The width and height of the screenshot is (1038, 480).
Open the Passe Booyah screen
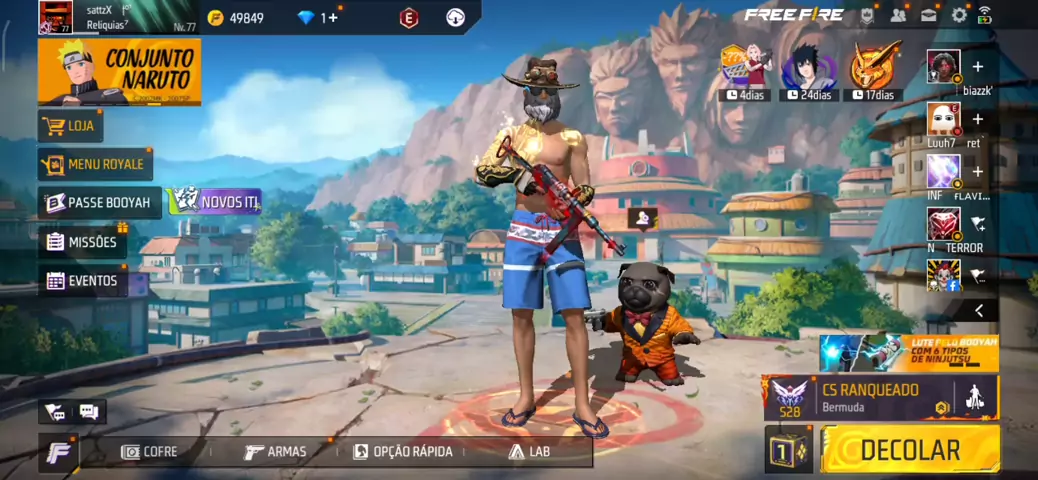coord(99,202)
